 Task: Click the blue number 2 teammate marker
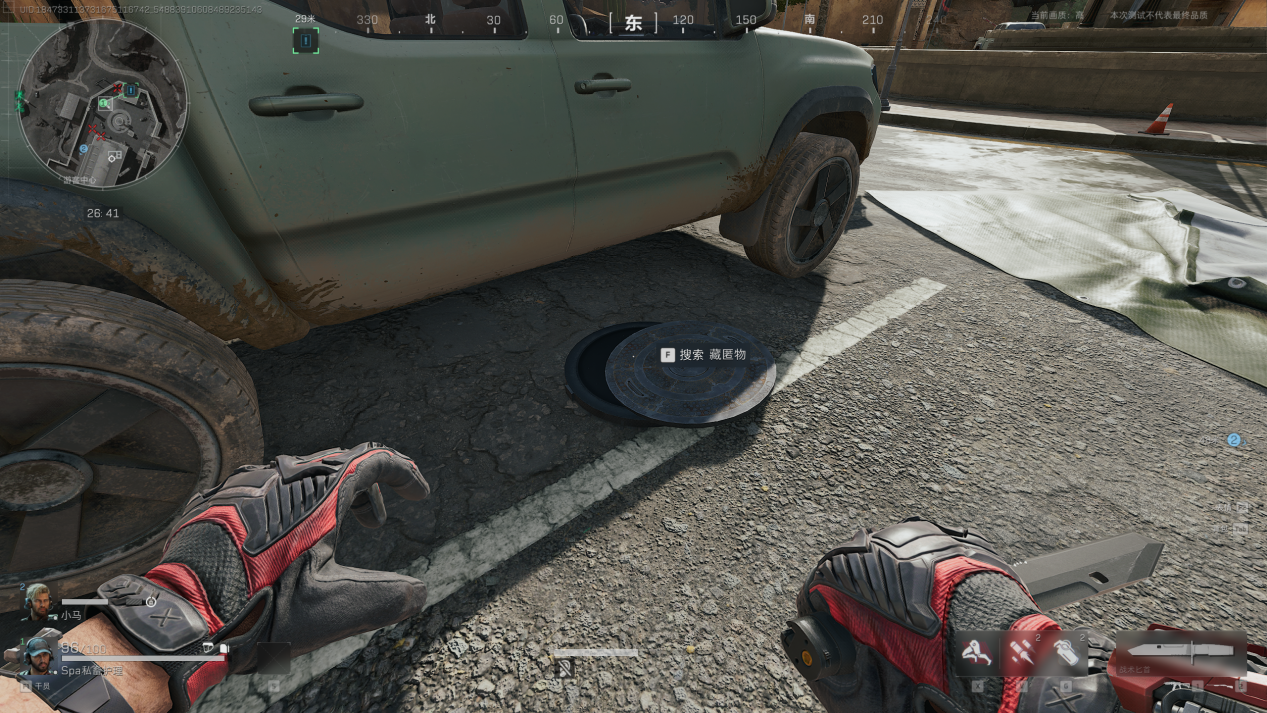coord(1233,439)
